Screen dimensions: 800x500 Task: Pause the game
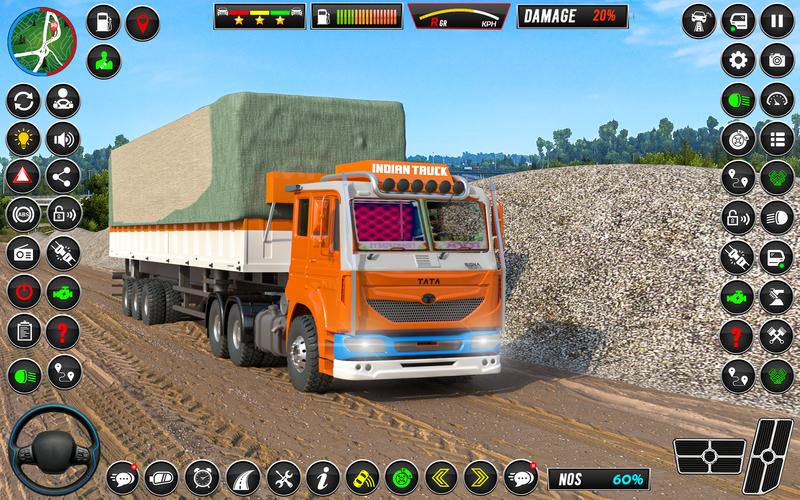776,20
